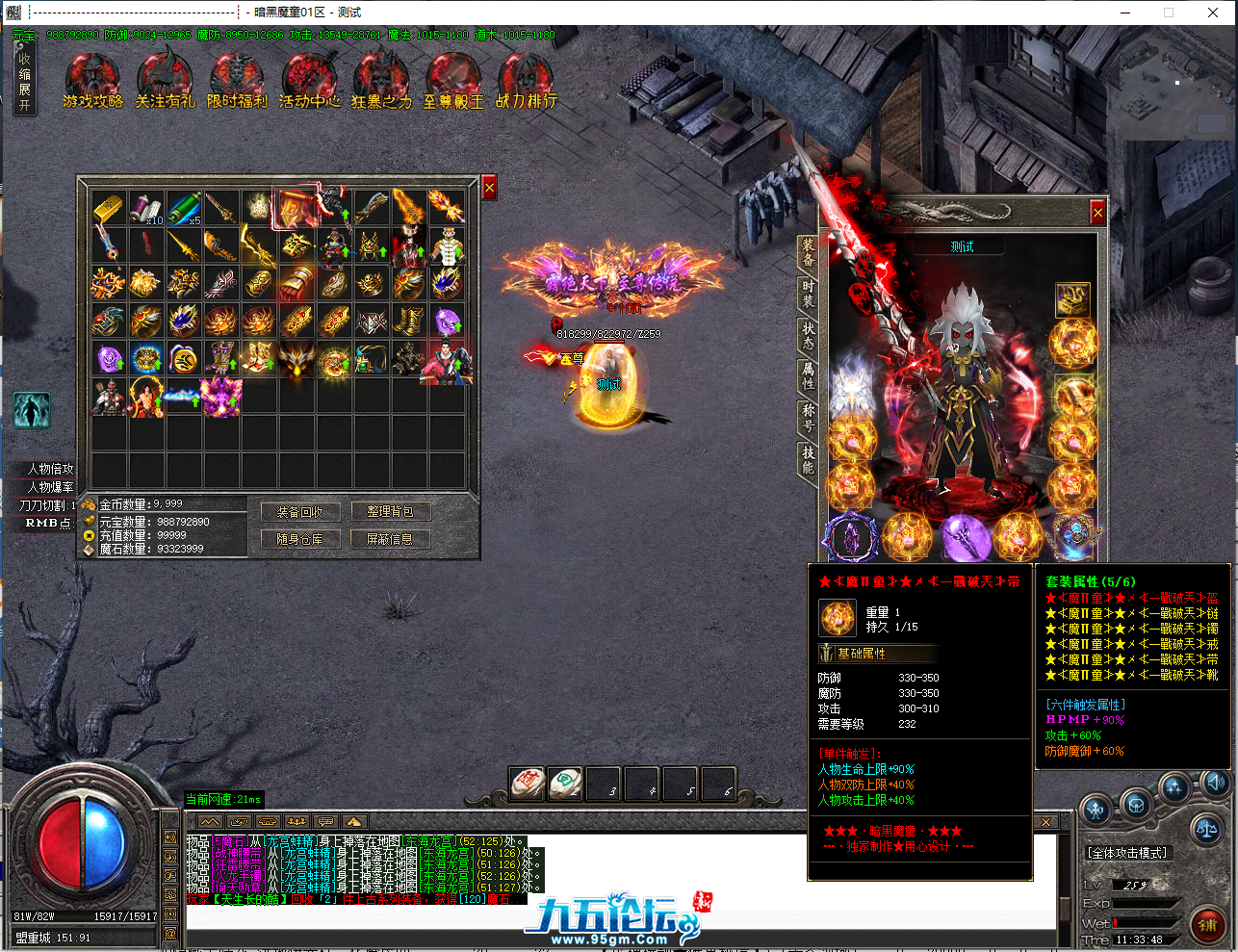Click the 装备回收 equipment recycle button
The width and height of the screenshot is (1238, 952).
click(x=300, y=512)
